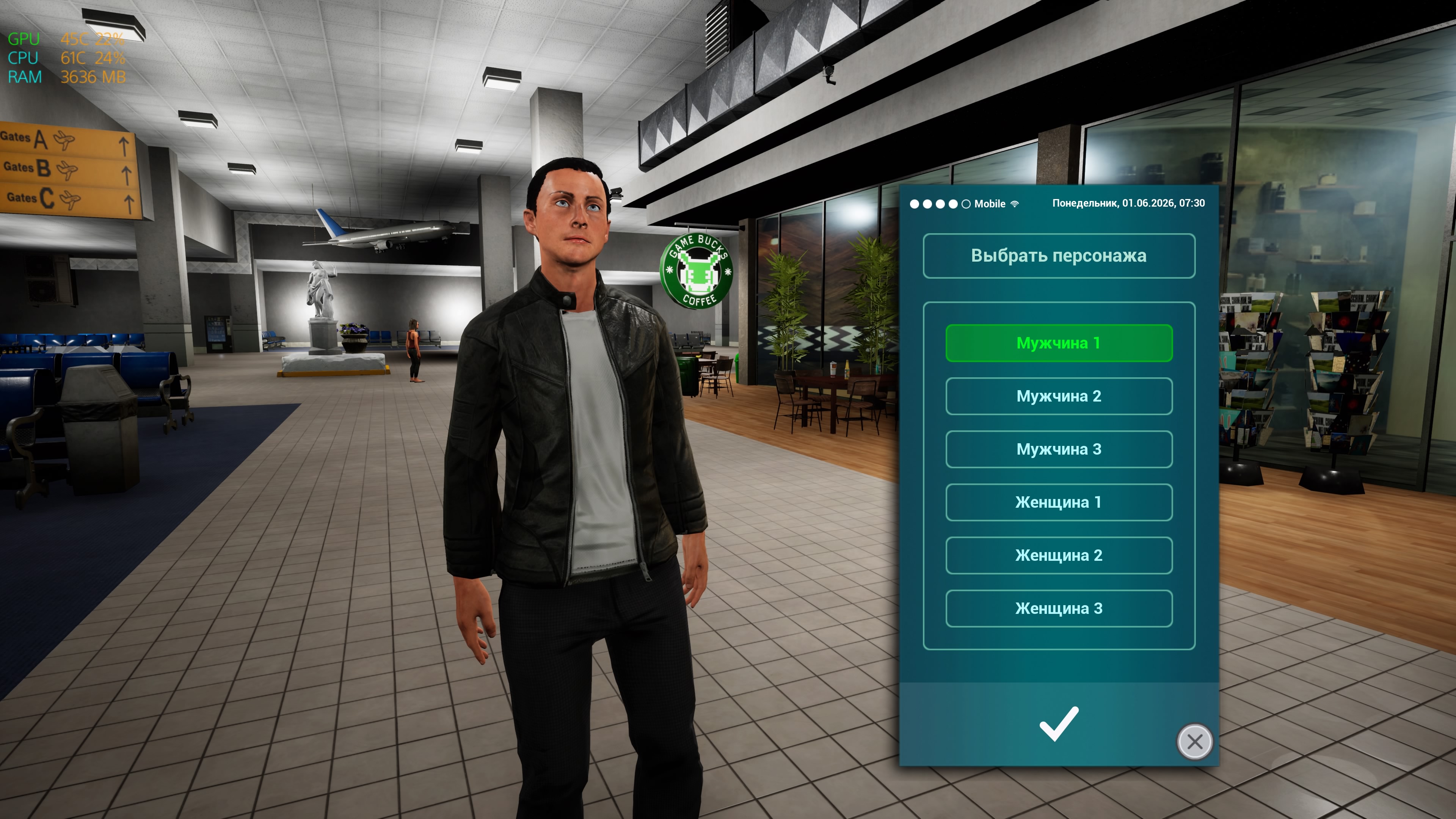Select the Мужчина 1 character option
The width and height of the screenshot is (1456, 819).
1059,343
